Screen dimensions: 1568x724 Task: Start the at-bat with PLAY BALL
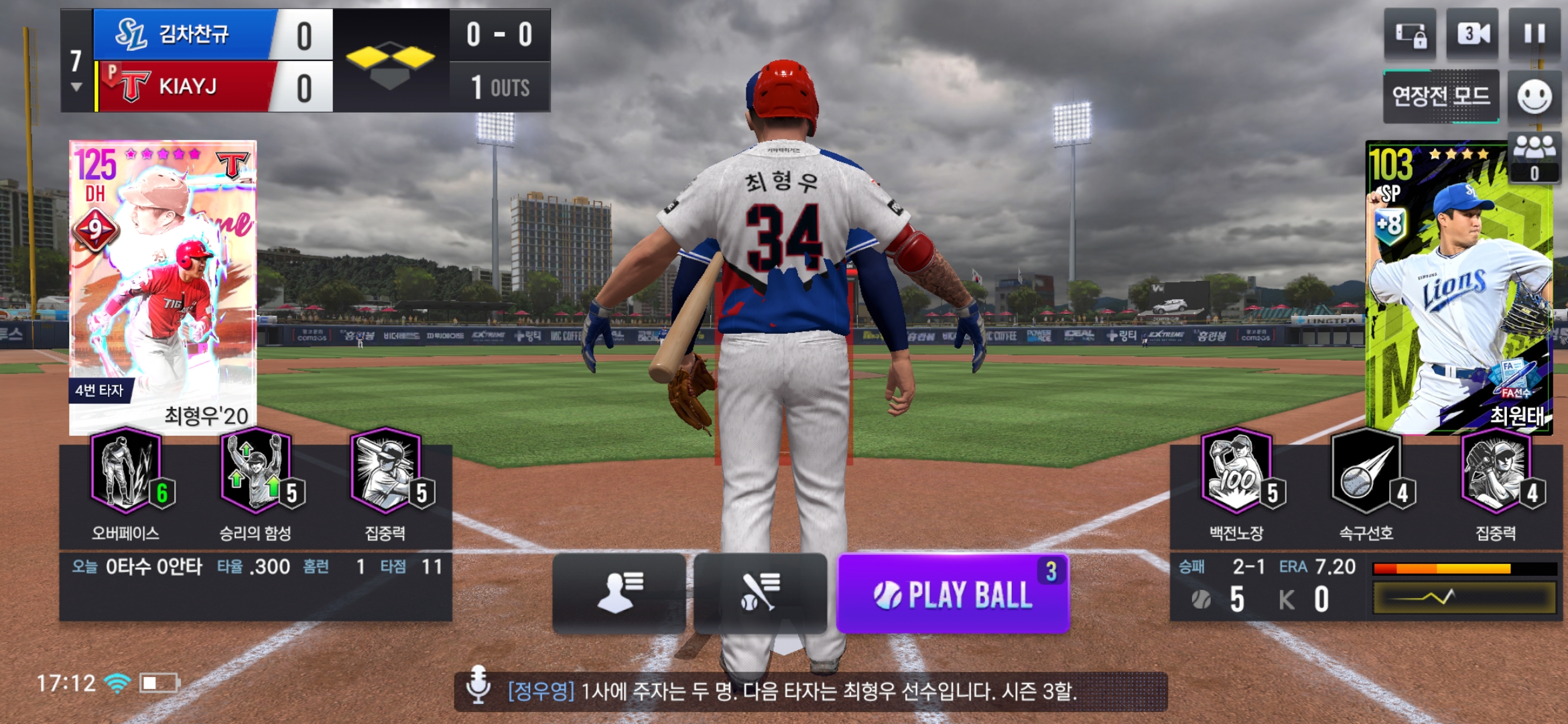click(x=952, y=594)
